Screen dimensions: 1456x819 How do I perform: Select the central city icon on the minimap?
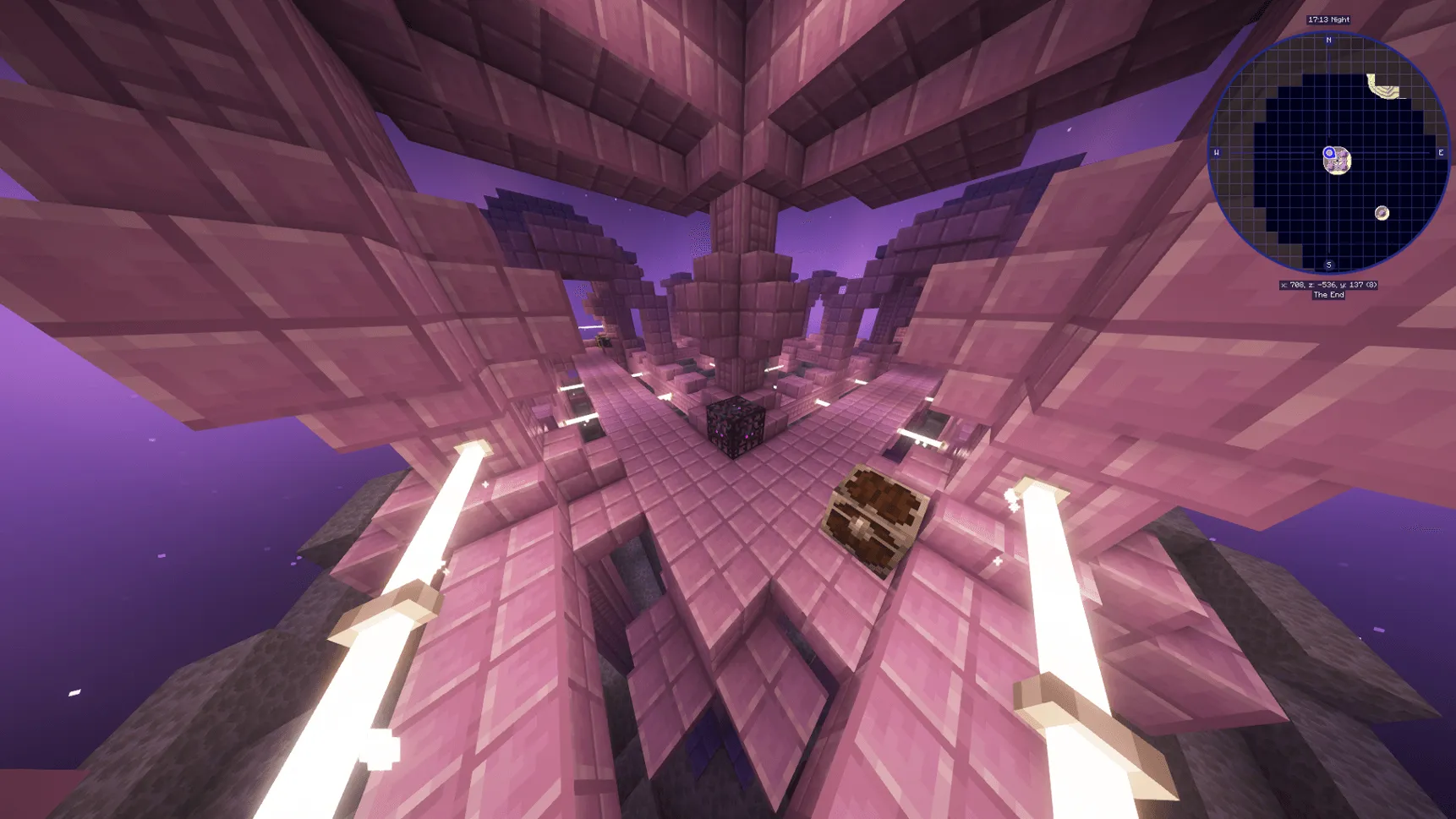[x=1340, y=161]
